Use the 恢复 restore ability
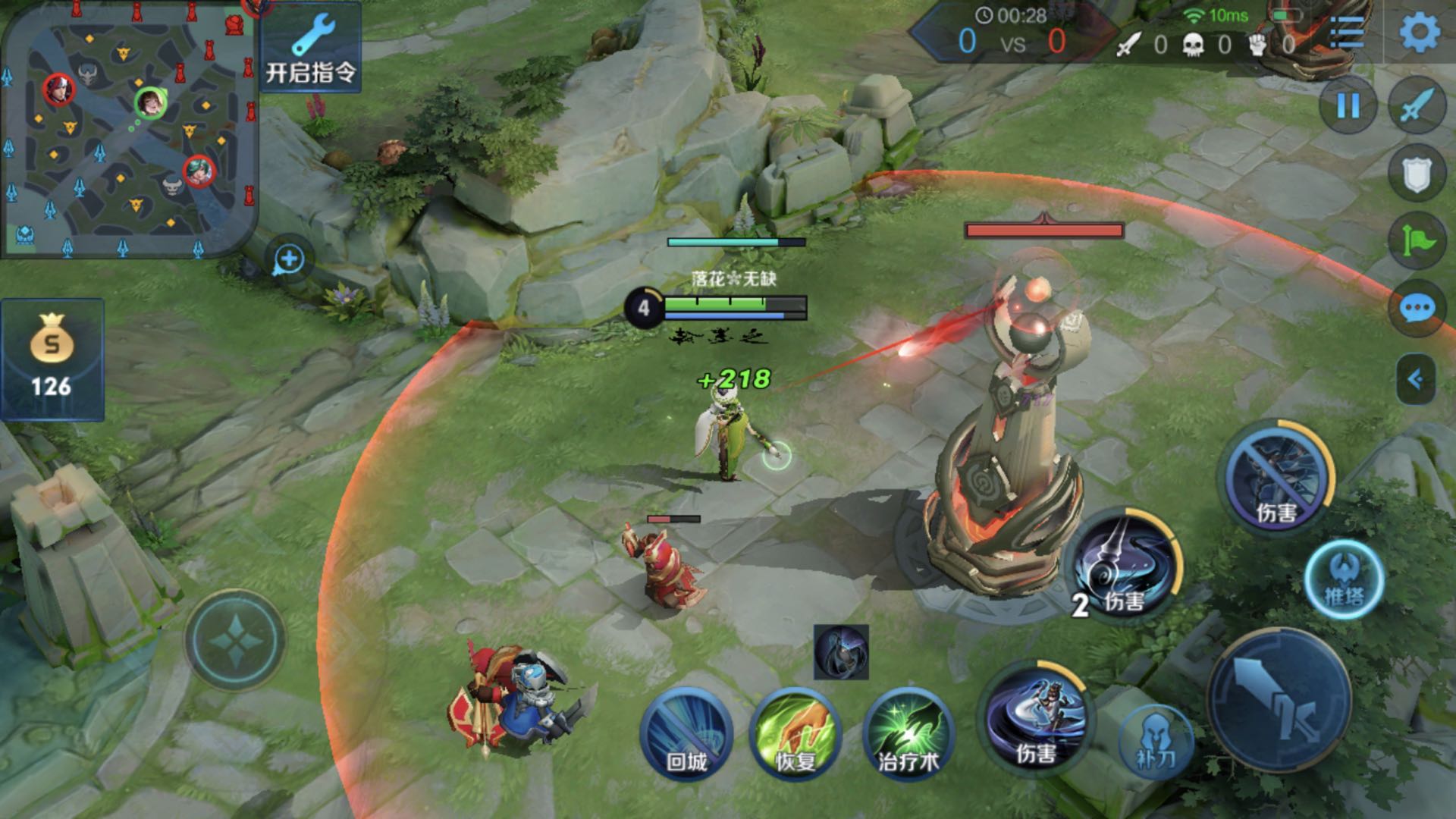This screenshot has height=819, width=1456. click(795, 733)
